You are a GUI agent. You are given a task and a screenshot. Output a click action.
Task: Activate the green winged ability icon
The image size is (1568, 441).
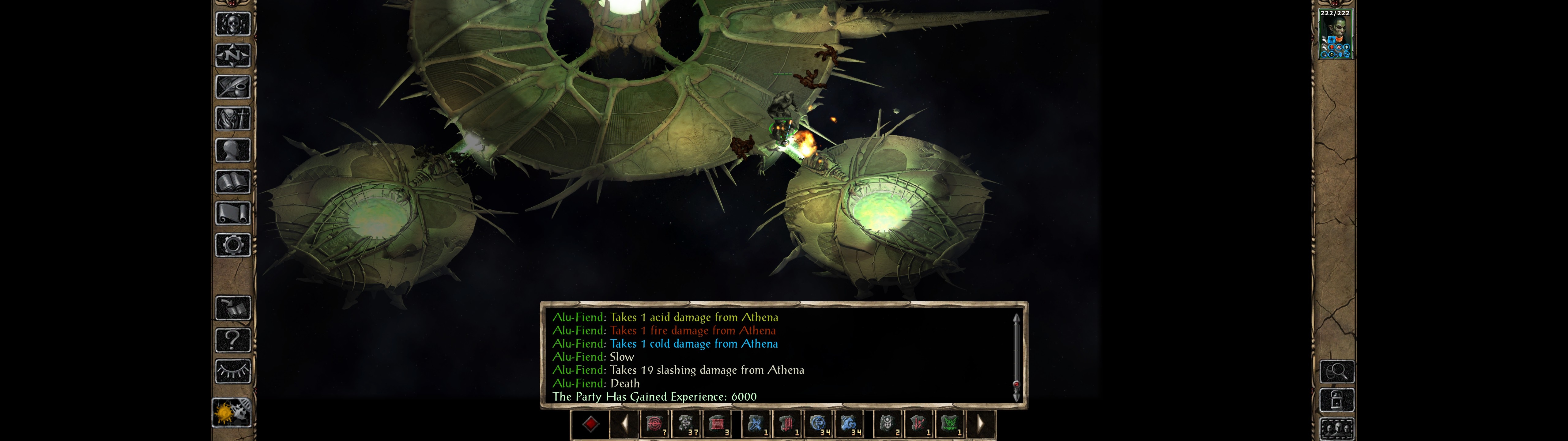coord(949,424)
